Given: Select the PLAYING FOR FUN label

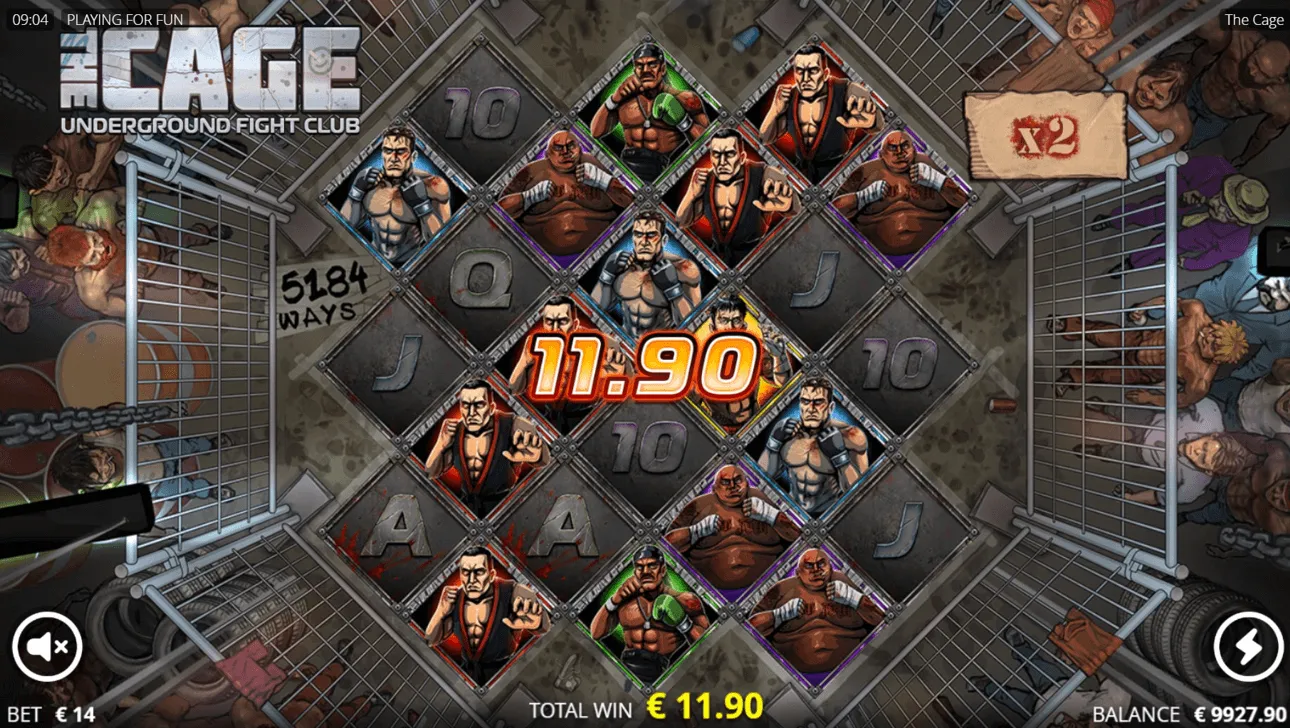Looking at the screenshot, I should [126, 19].
